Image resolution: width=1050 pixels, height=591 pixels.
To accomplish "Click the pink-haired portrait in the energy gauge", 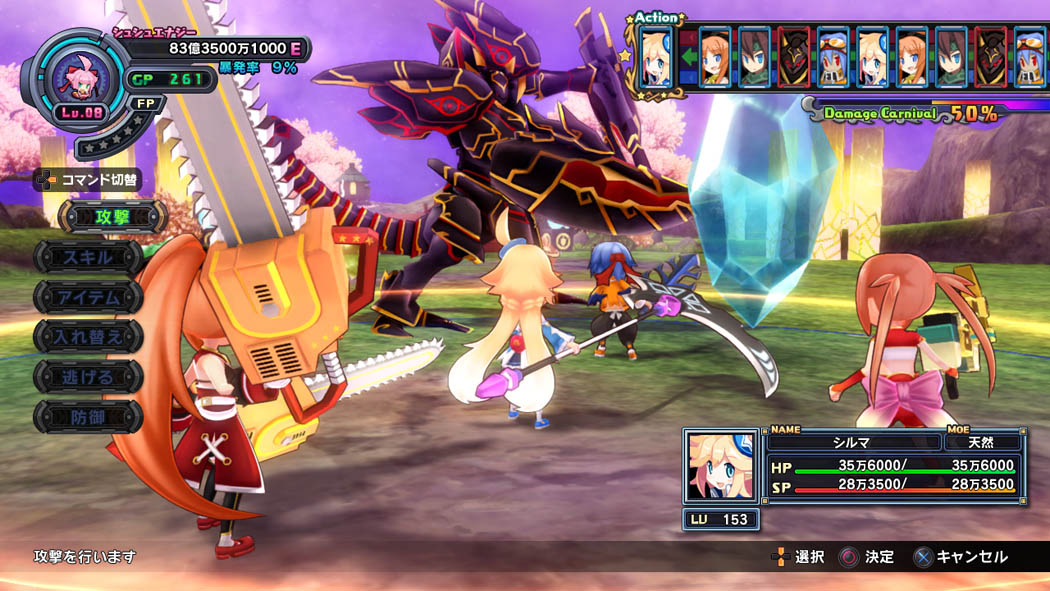I will click(76, 77).
